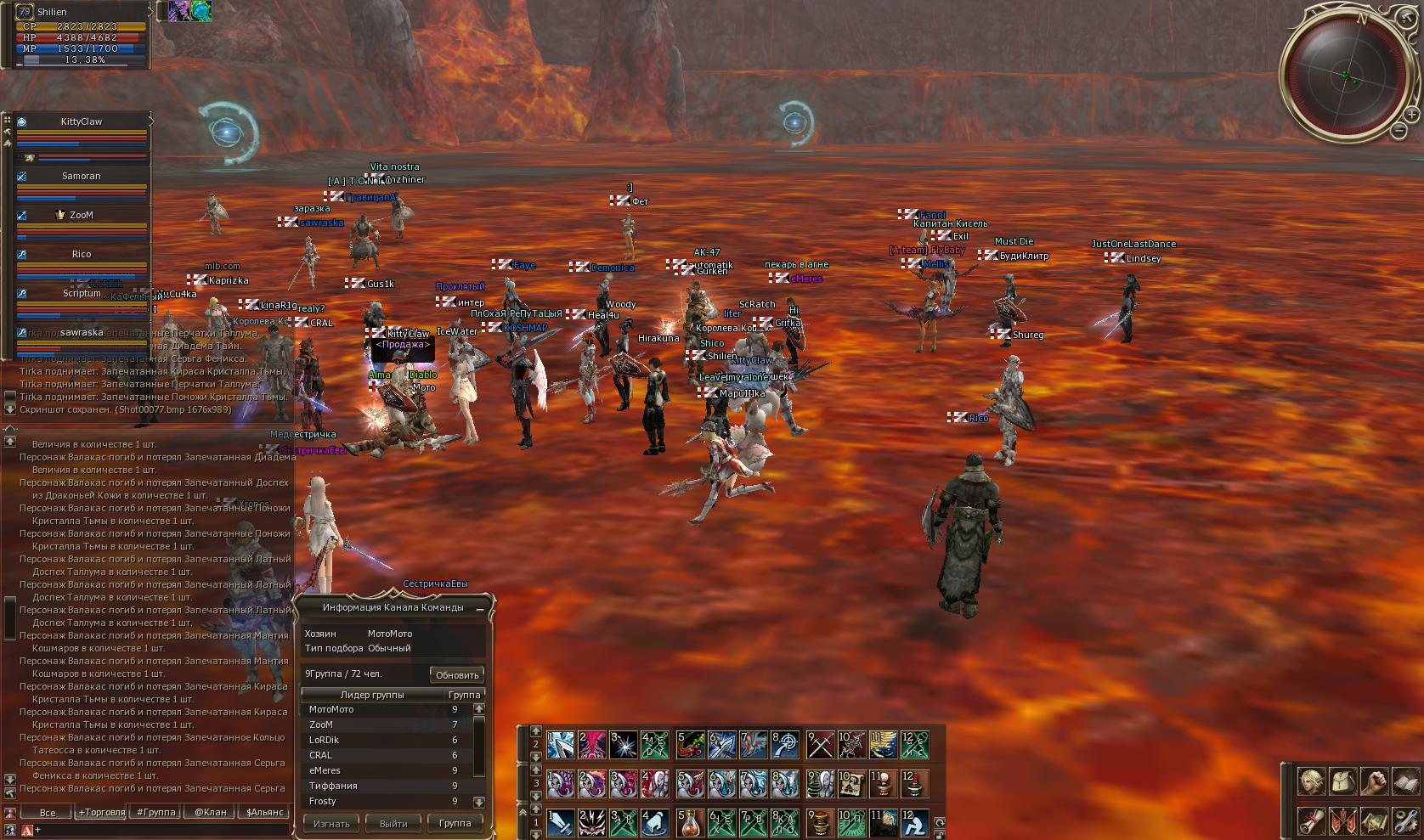Select party leader ZooM in the list
The width and height of the screenshot is (1424, 840).
click(x=321, y=724)
